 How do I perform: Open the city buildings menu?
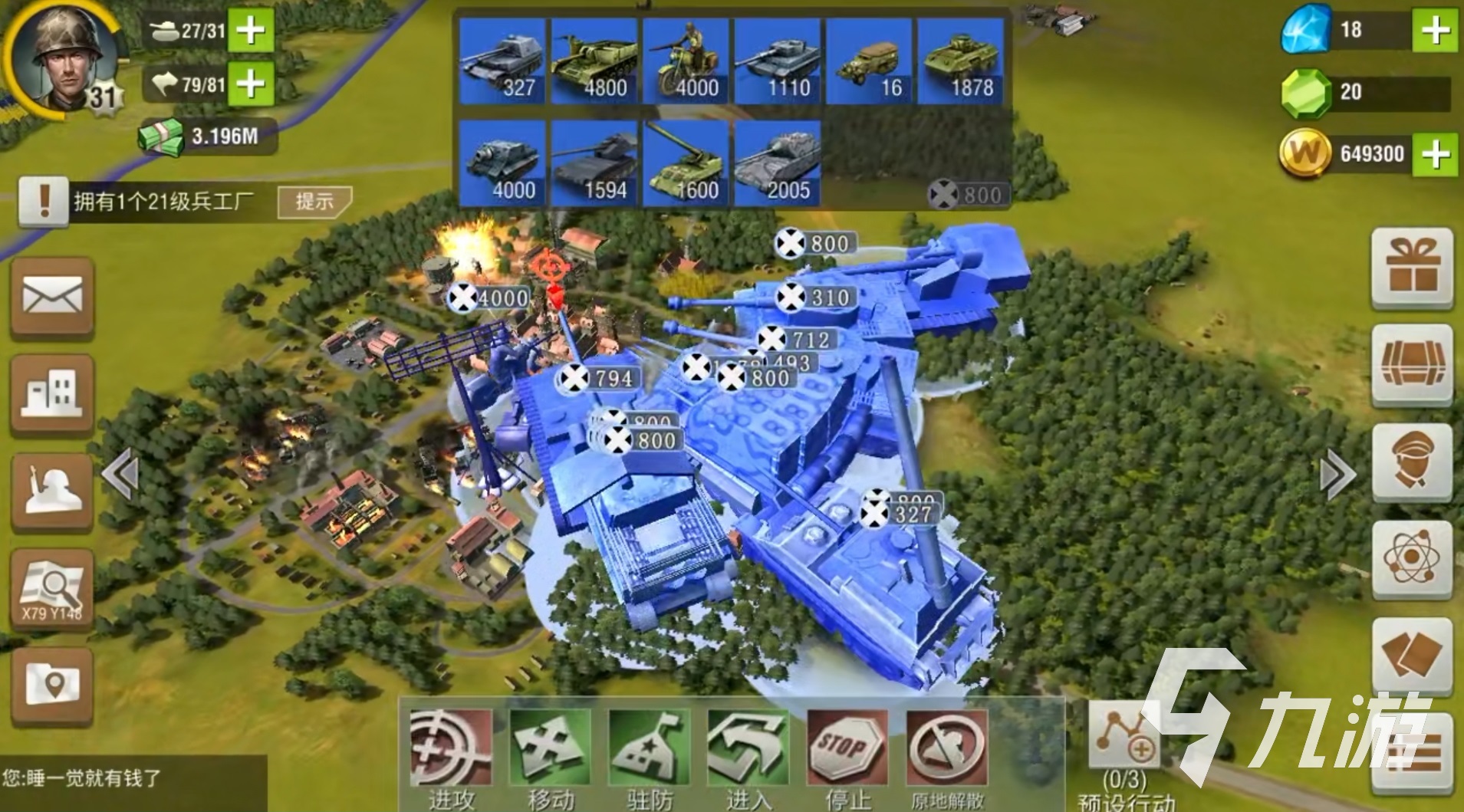(x=52, y=394)
